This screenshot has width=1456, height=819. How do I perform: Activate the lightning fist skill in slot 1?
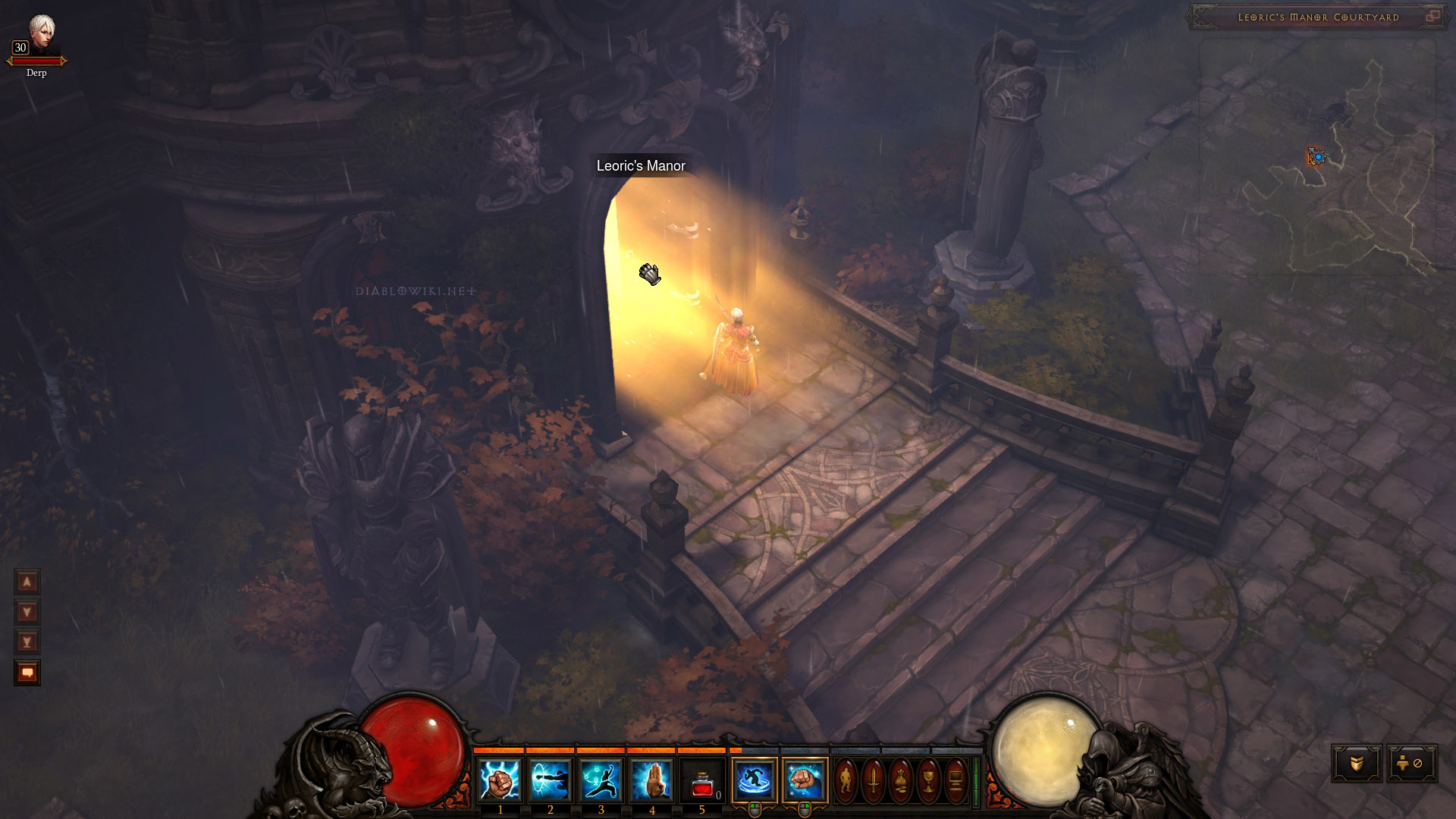pyautogui.click(x=500, y=780)
